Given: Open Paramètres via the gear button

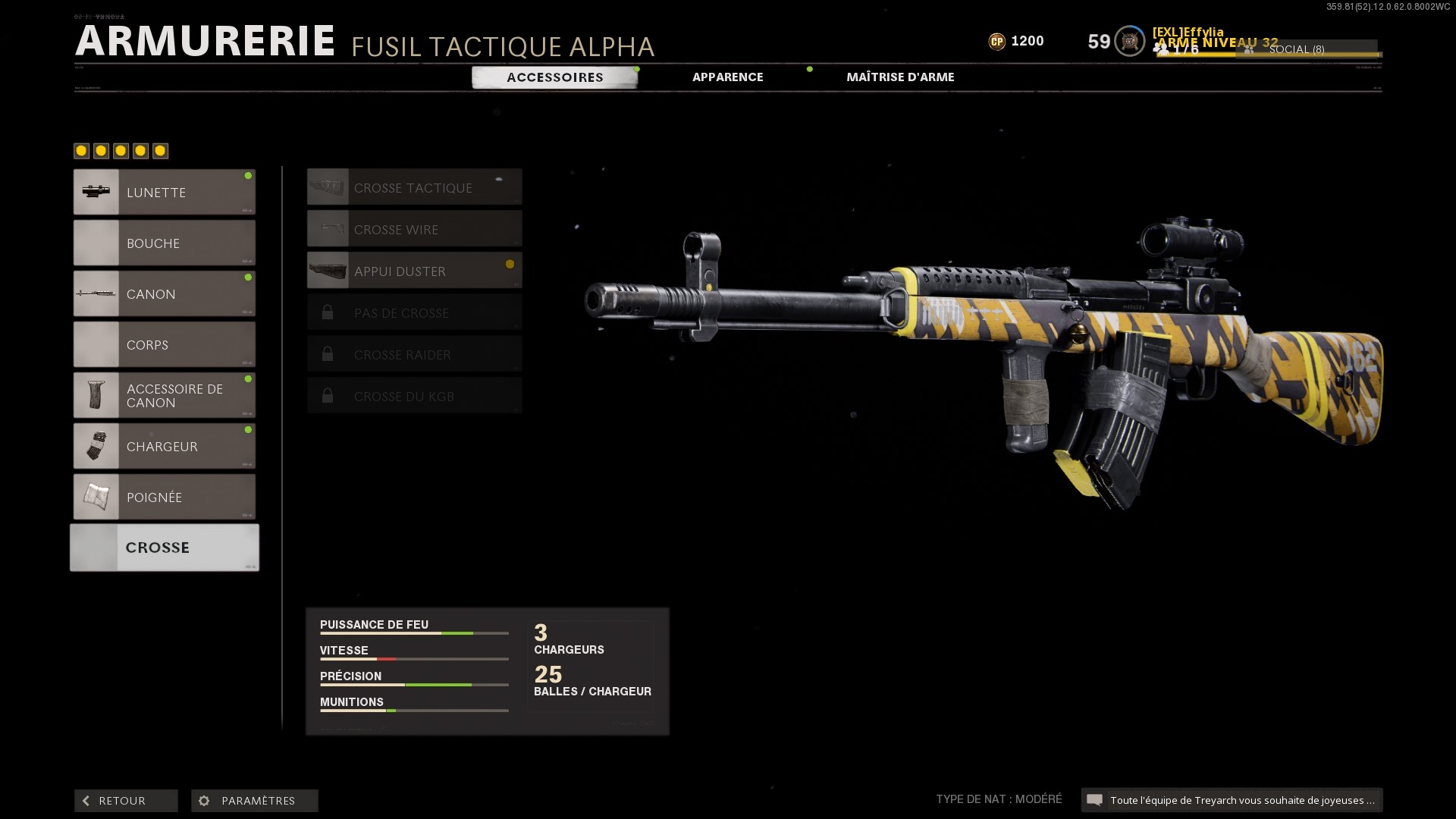Looking at the screenshot, I should coord(203,800).
